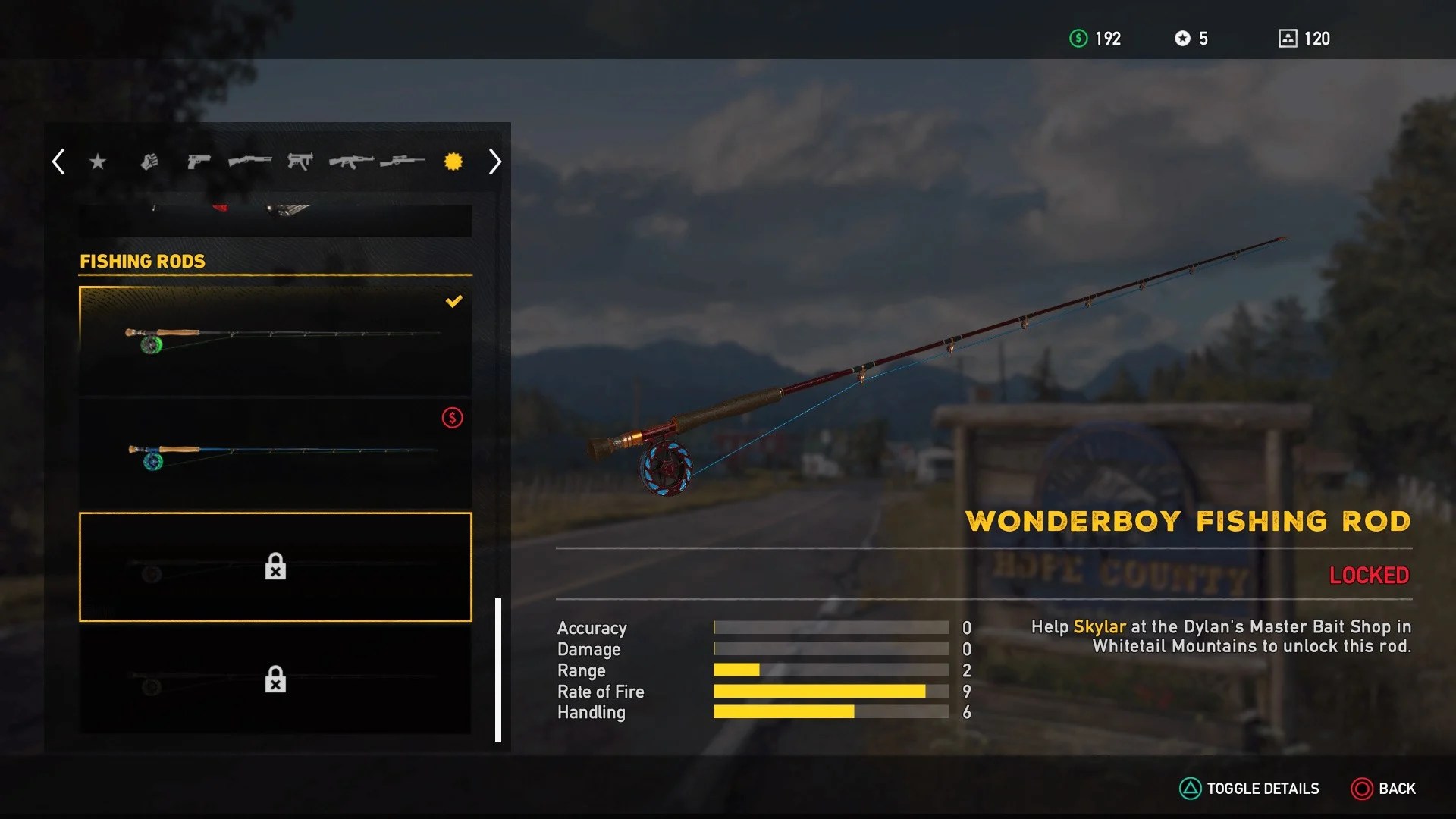Open the shotgun category tab
Screen dimensions: 1456x819
pos(250,161)
